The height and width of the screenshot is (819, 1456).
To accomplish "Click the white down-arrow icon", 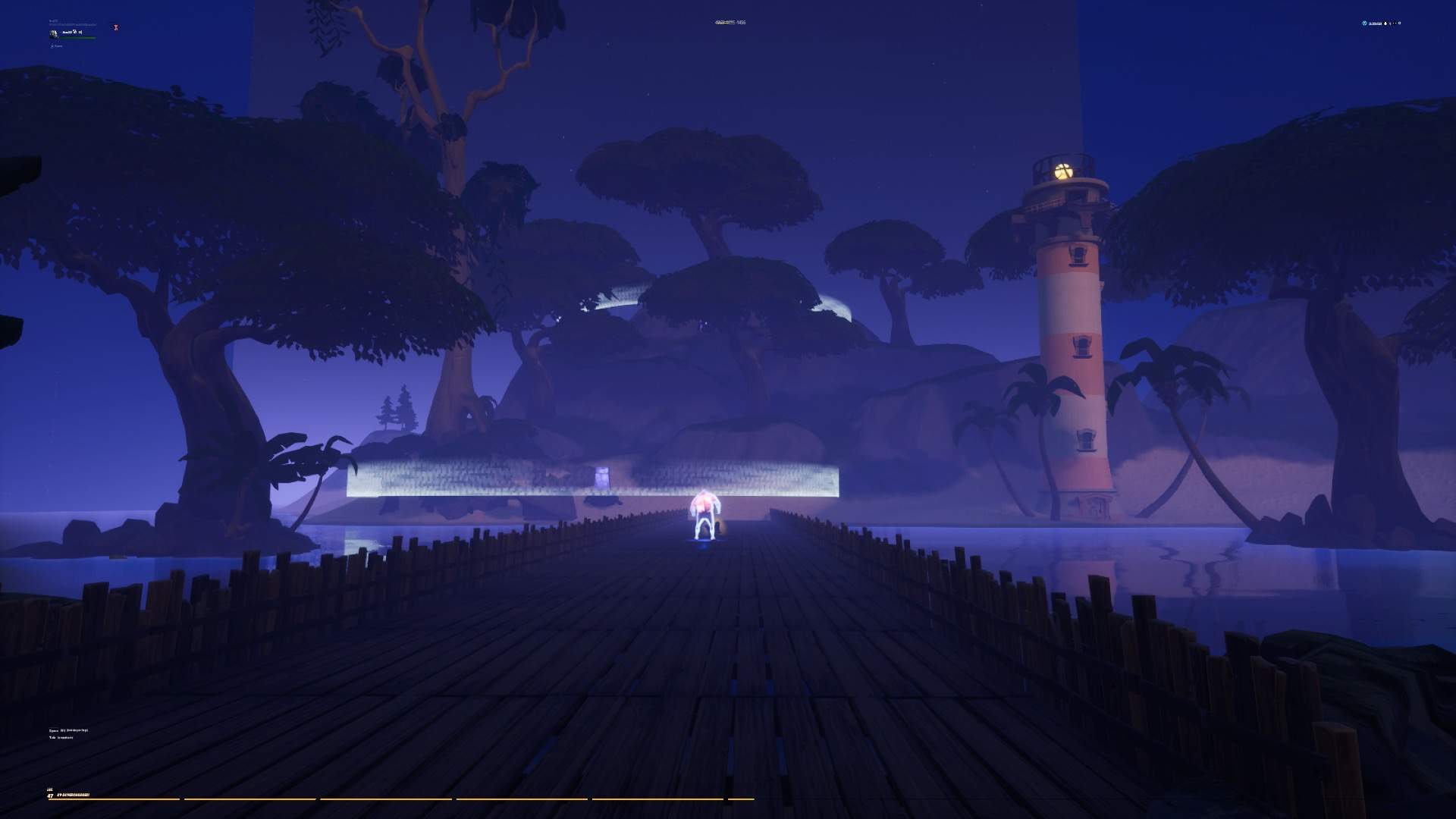I will [x=1385, y=24].
